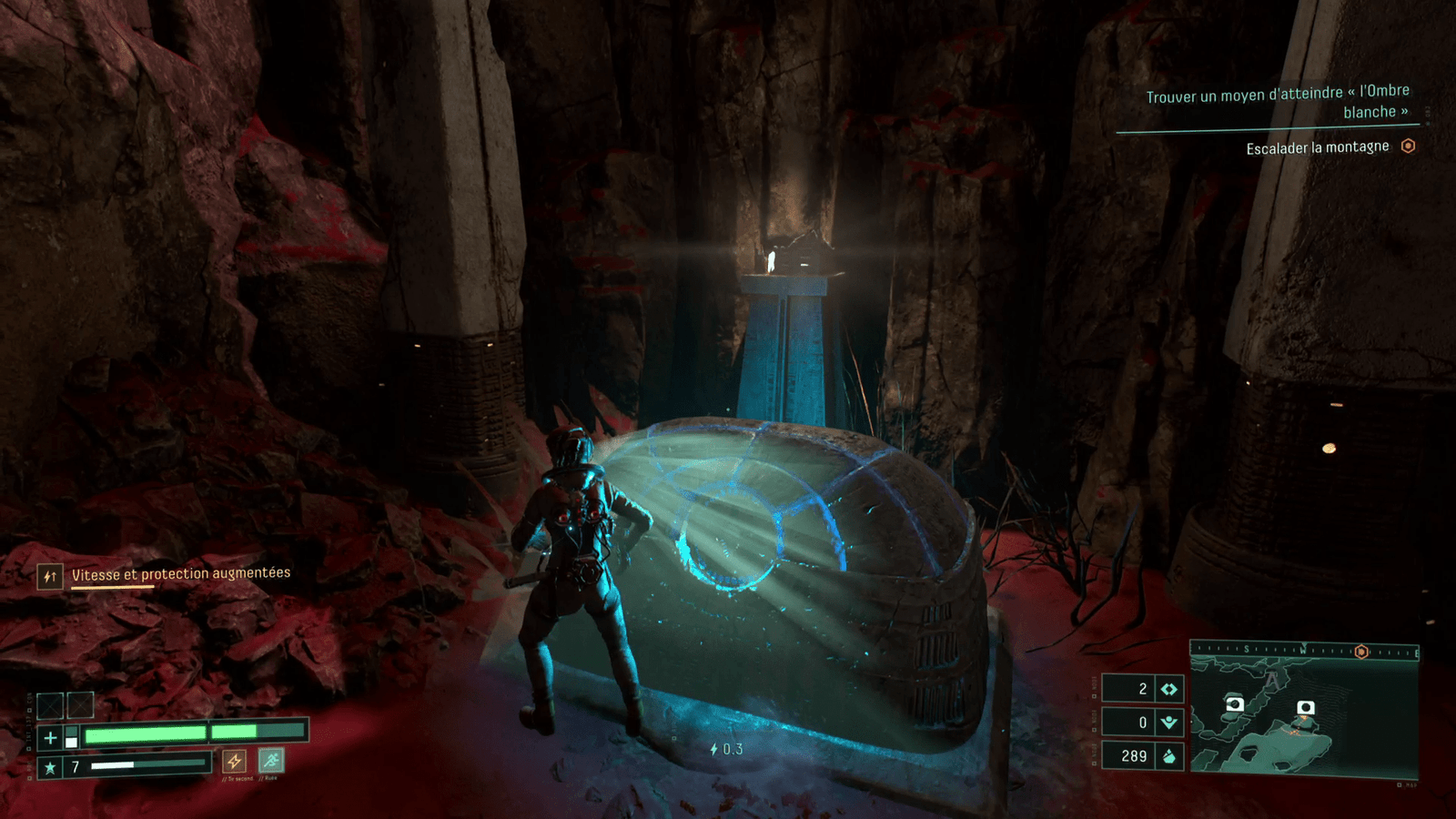Select the orange hexagon compass objective marker

click(x=1361, y=652)
